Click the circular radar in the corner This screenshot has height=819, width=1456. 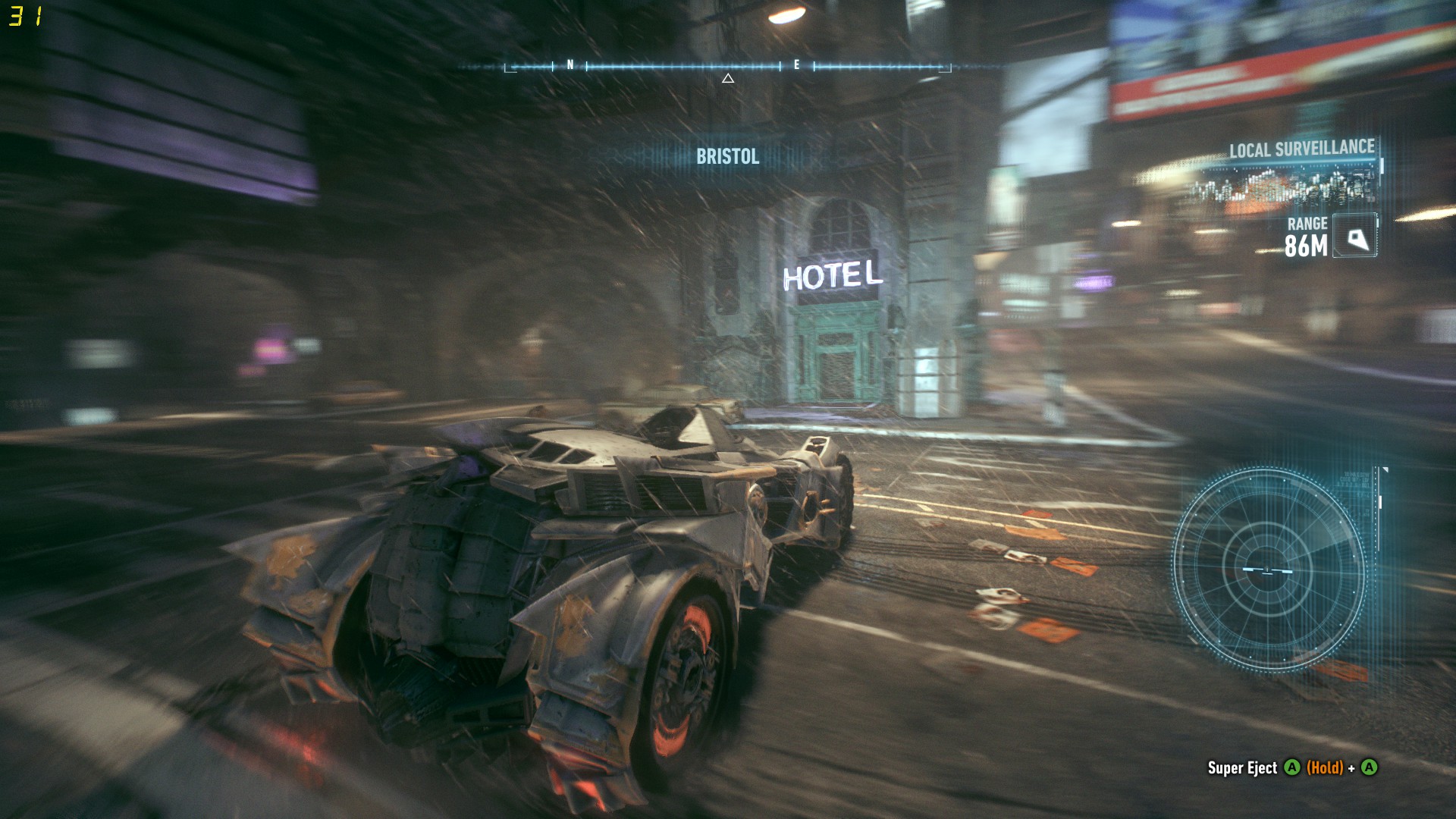(1268, 569)
